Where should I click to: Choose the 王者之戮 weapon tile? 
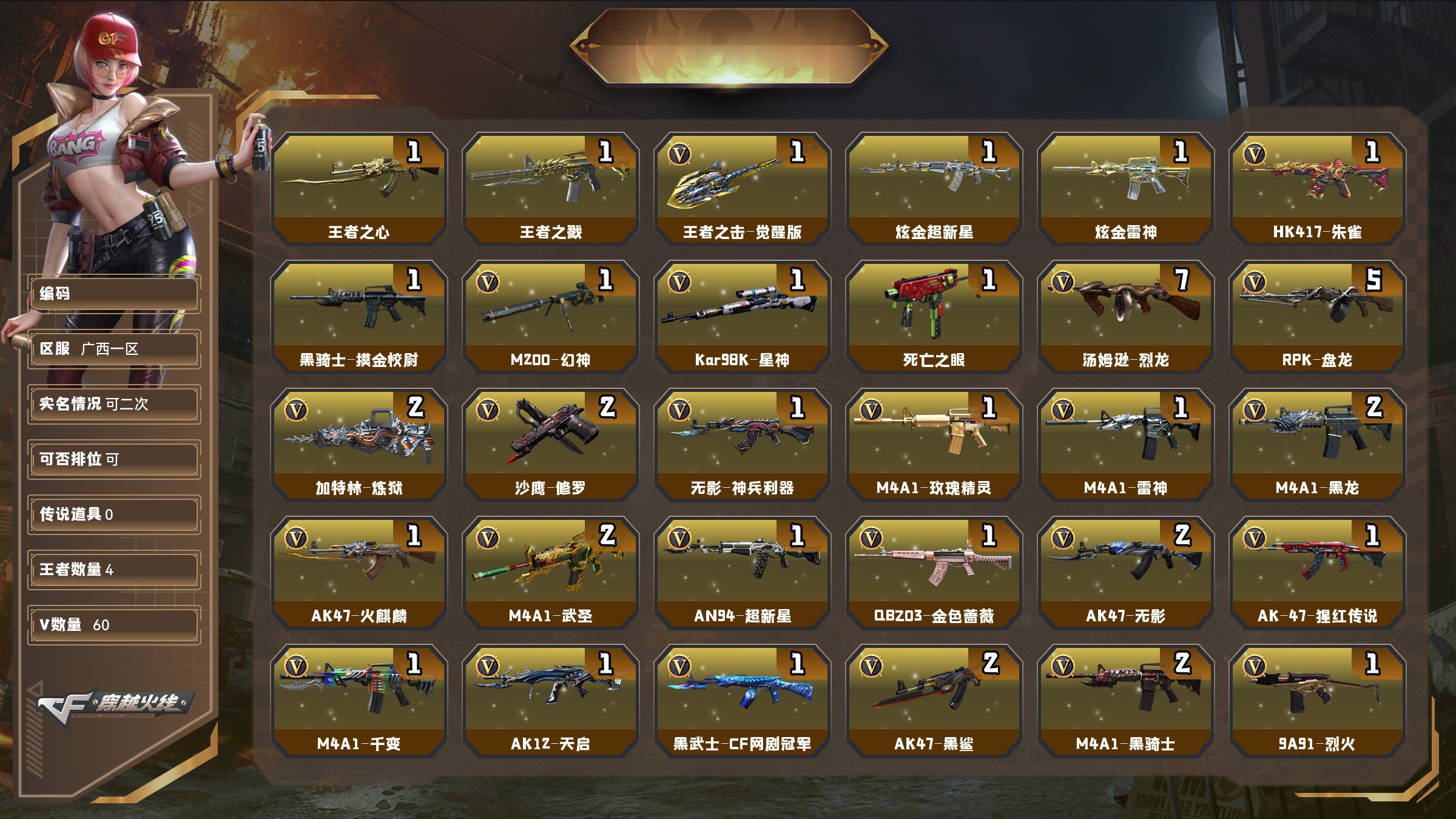pyautogui.click(x=551, y=188)
